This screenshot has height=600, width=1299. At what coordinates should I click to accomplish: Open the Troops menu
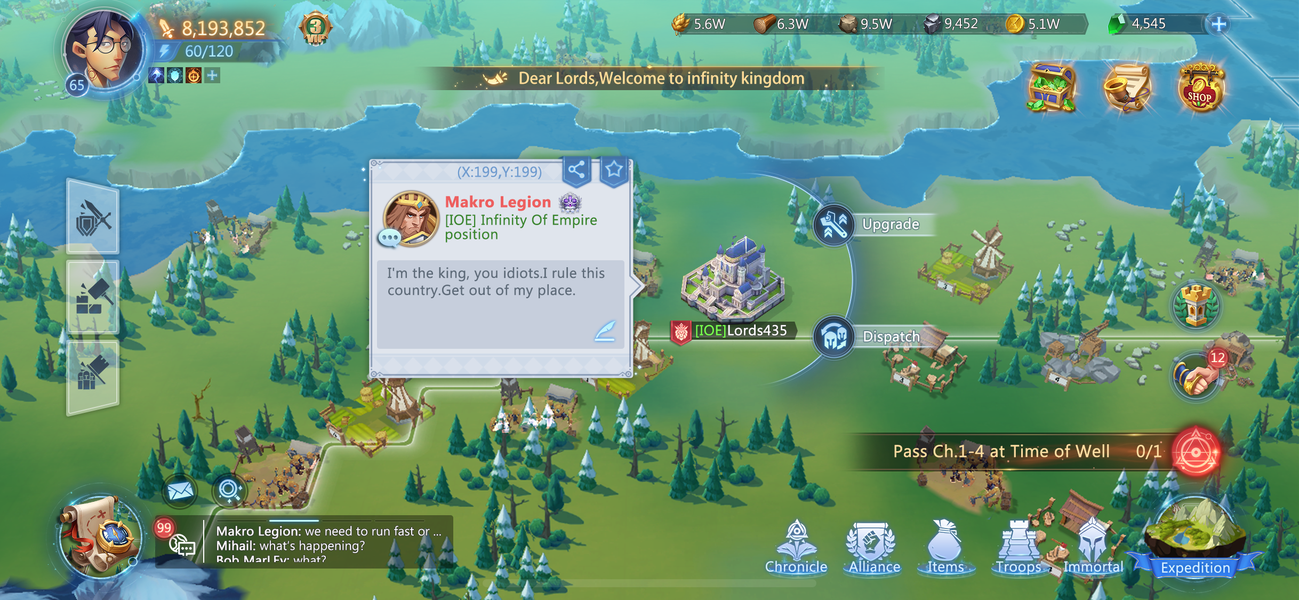click(1018, 548)
